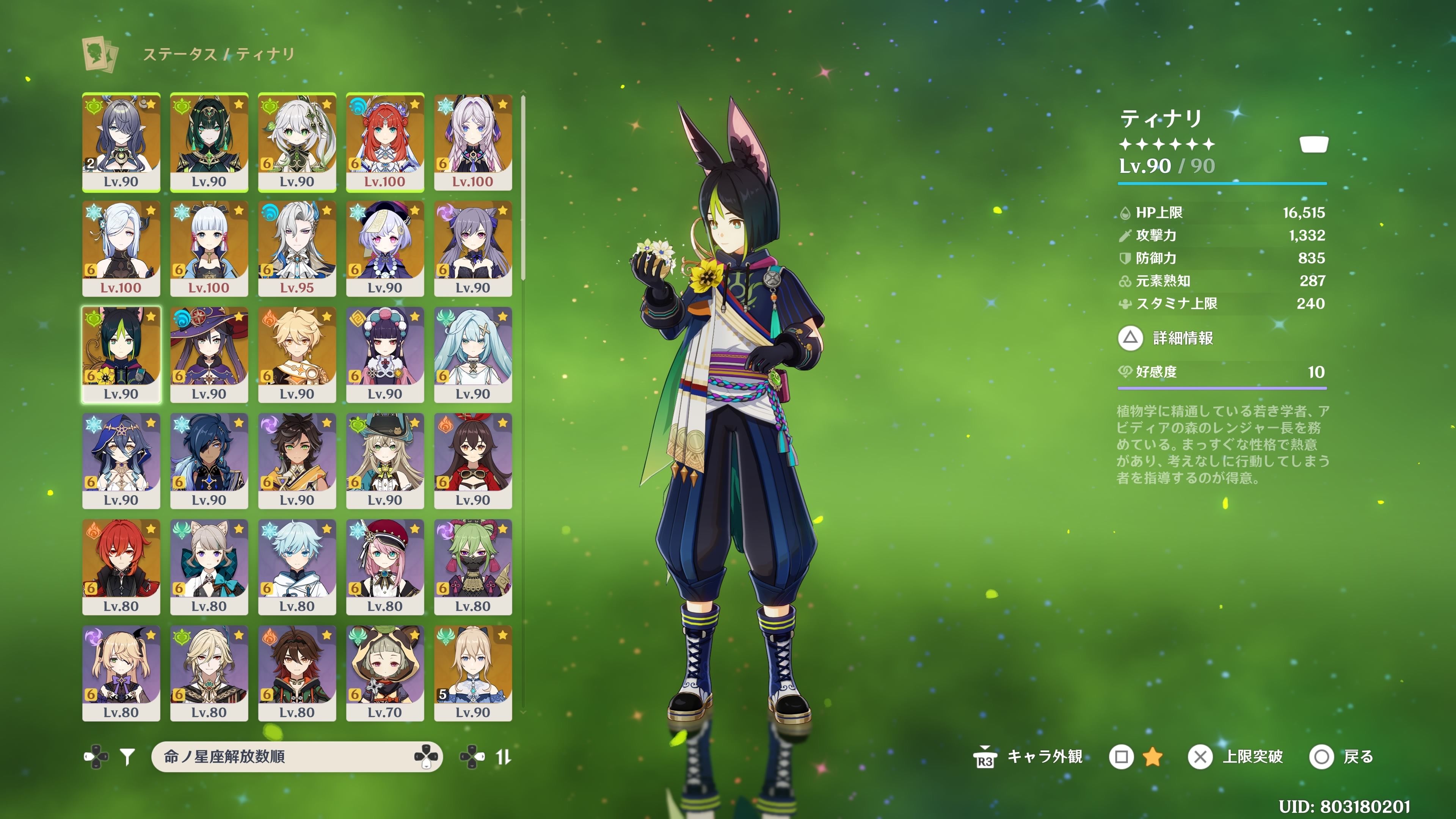
Task: Pick Sayu's Lv.70 portrait
Action: coord(385,673)
